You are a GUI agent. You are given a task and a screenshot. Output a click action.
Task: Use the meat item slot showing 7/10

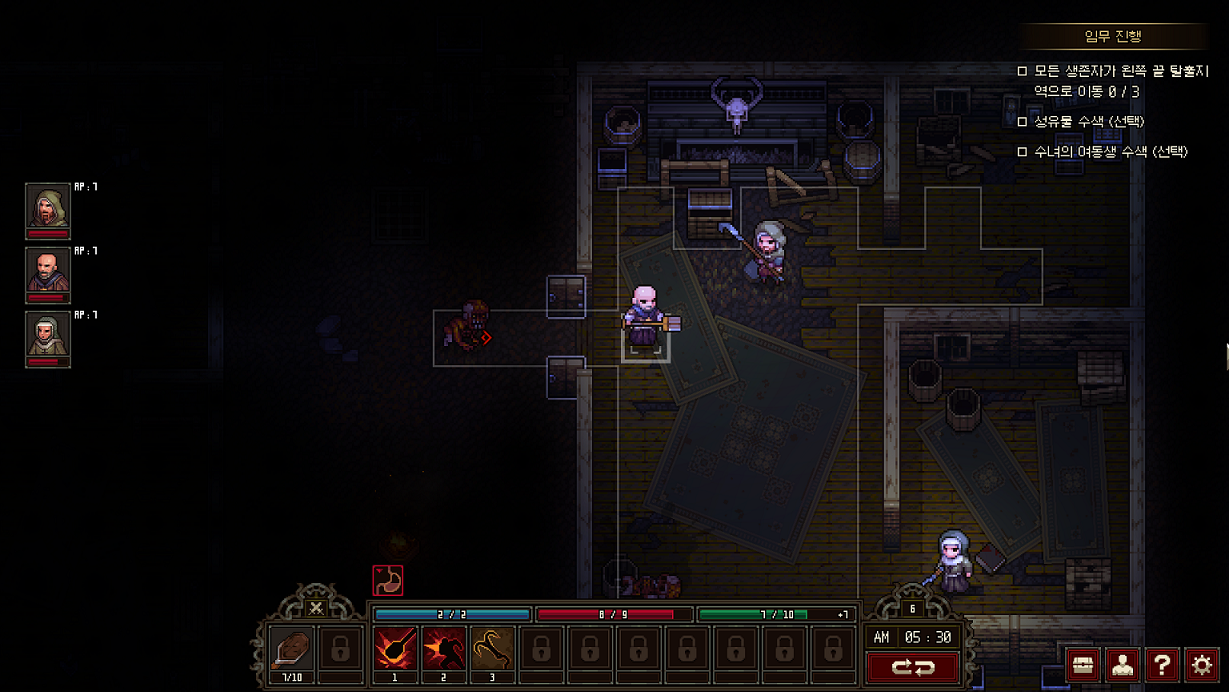pos(291,649)
